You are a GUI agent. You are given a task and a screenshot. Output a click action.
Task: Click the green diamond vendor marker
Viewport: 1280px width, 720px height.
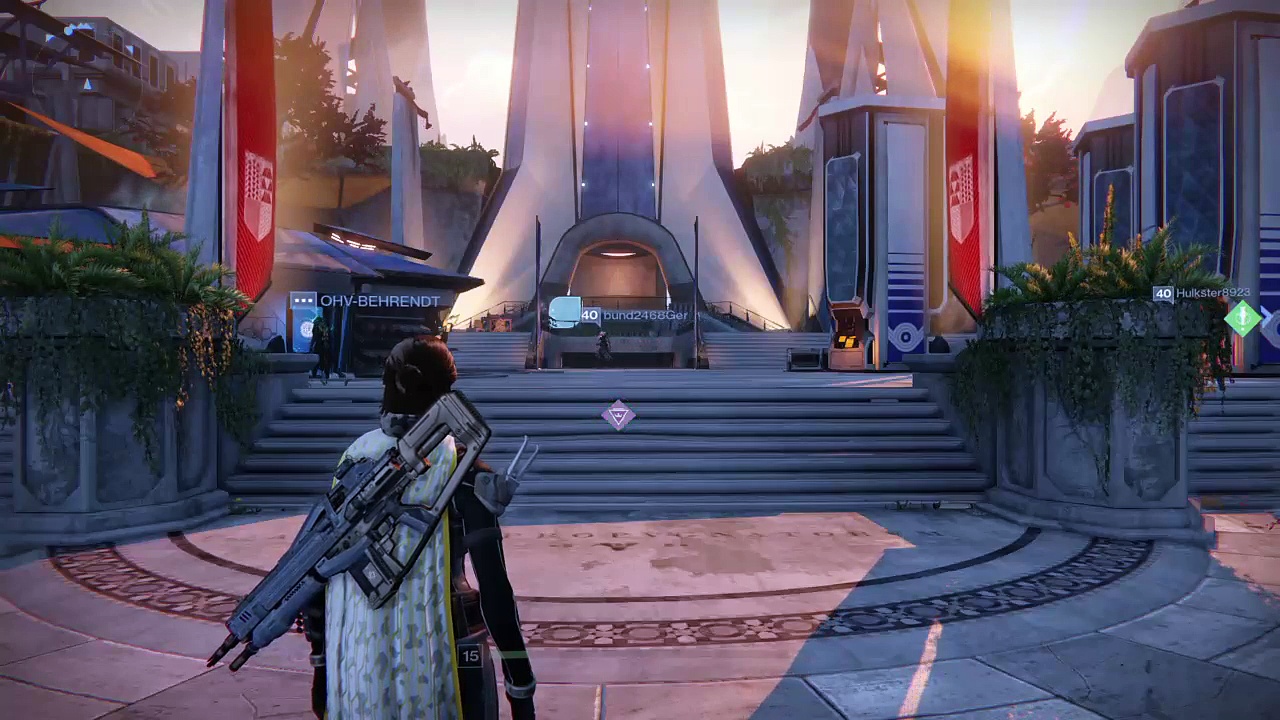pos(1242,318)
